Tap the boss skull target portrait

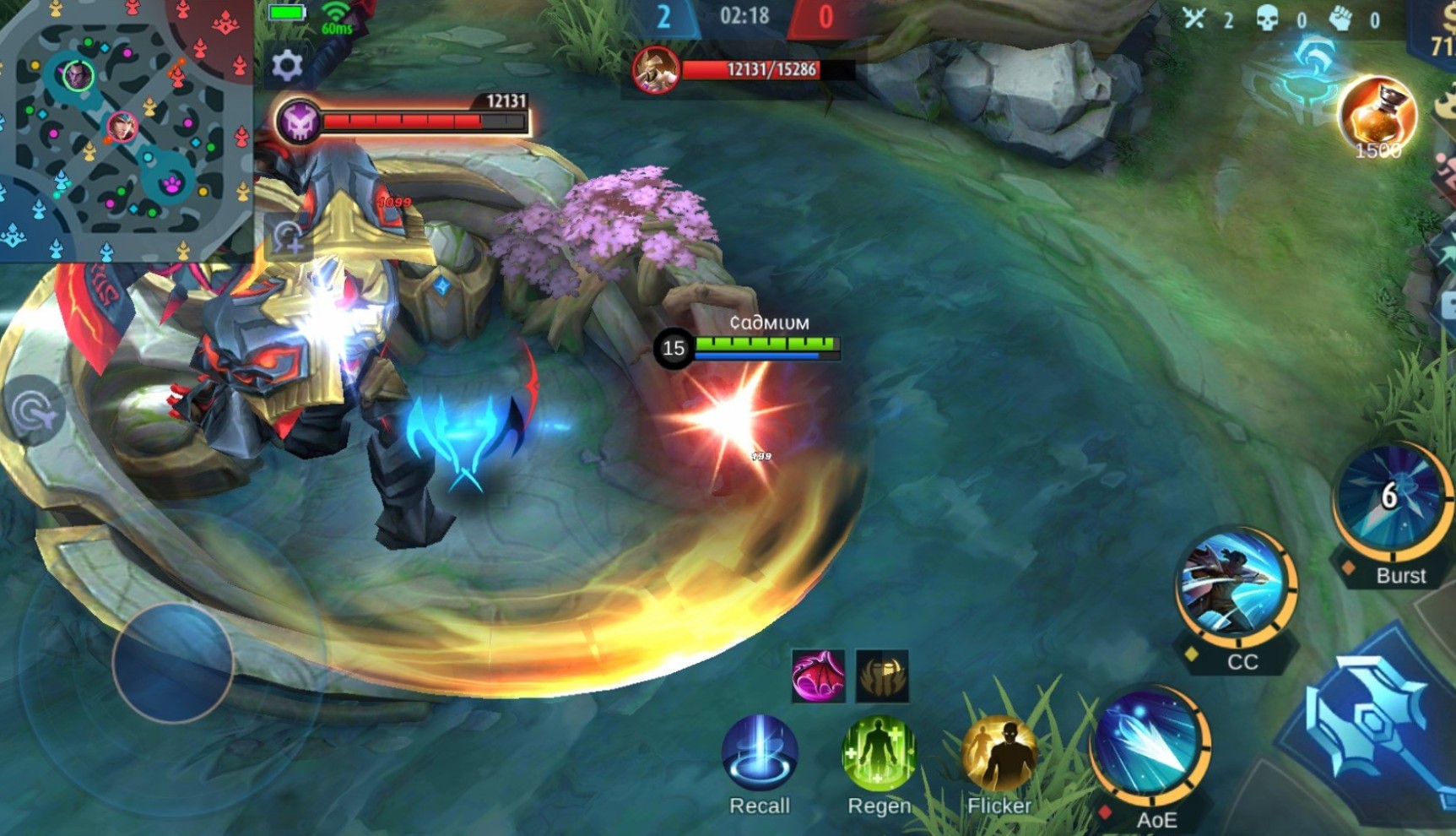click(x=299, y=122)
